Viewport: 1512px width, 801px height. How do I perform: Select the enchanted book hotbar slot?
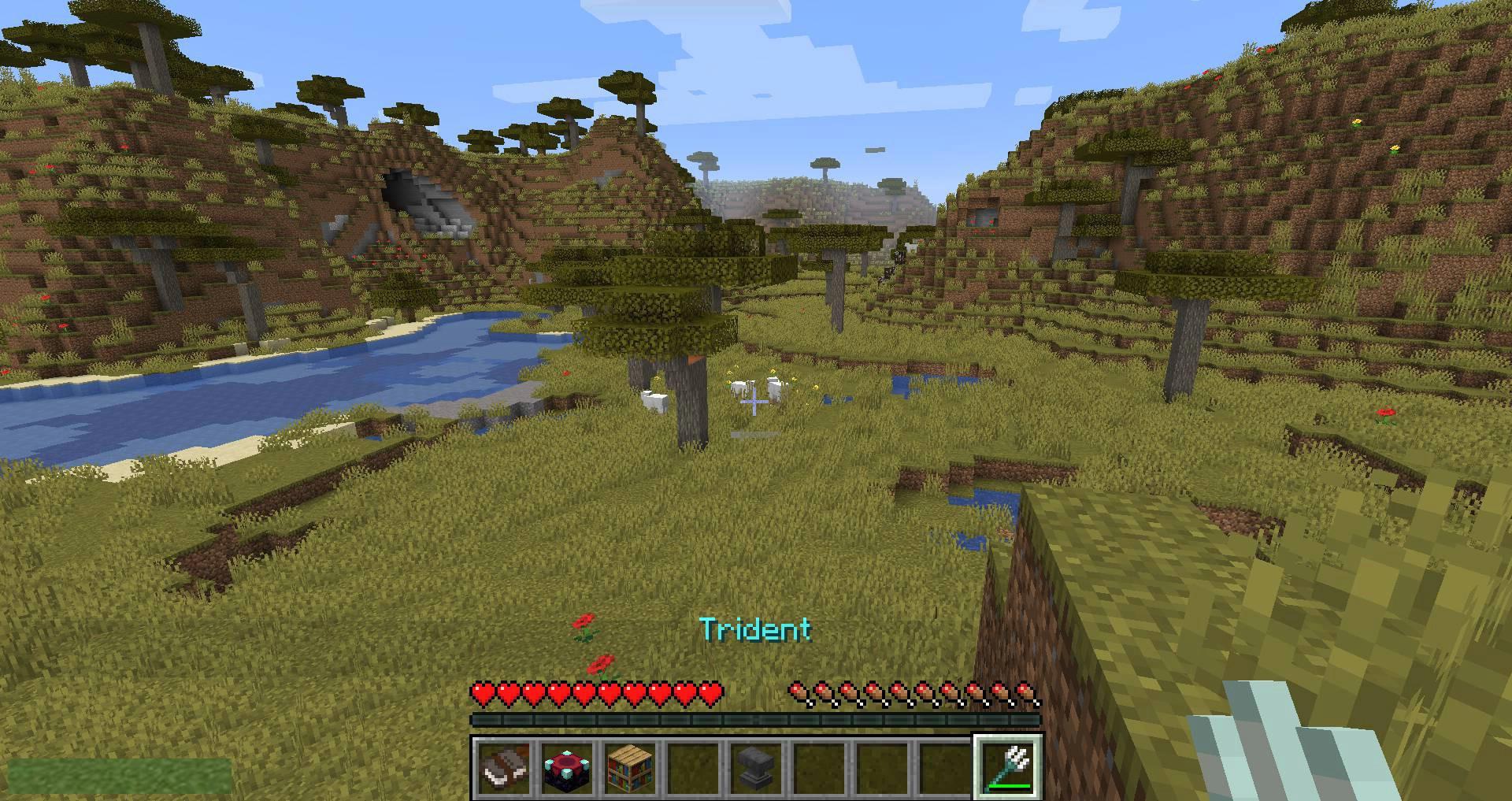click(x=504, y=767)
